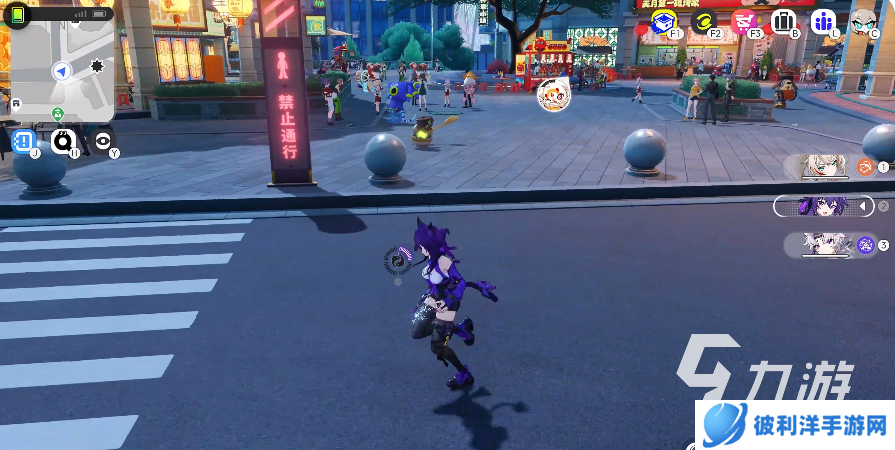This screenshot has height=450, width=895.
Task: Toggle the eye view icon
Action: point(103,141)
